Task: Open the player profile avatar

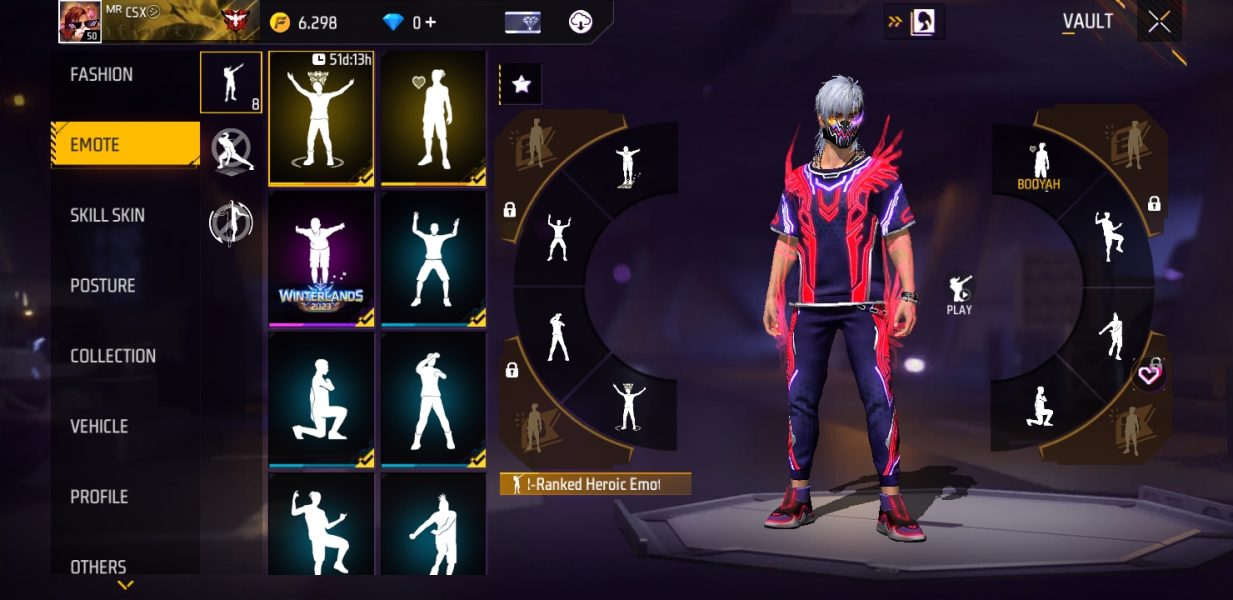Action: [x=78, y=20]
